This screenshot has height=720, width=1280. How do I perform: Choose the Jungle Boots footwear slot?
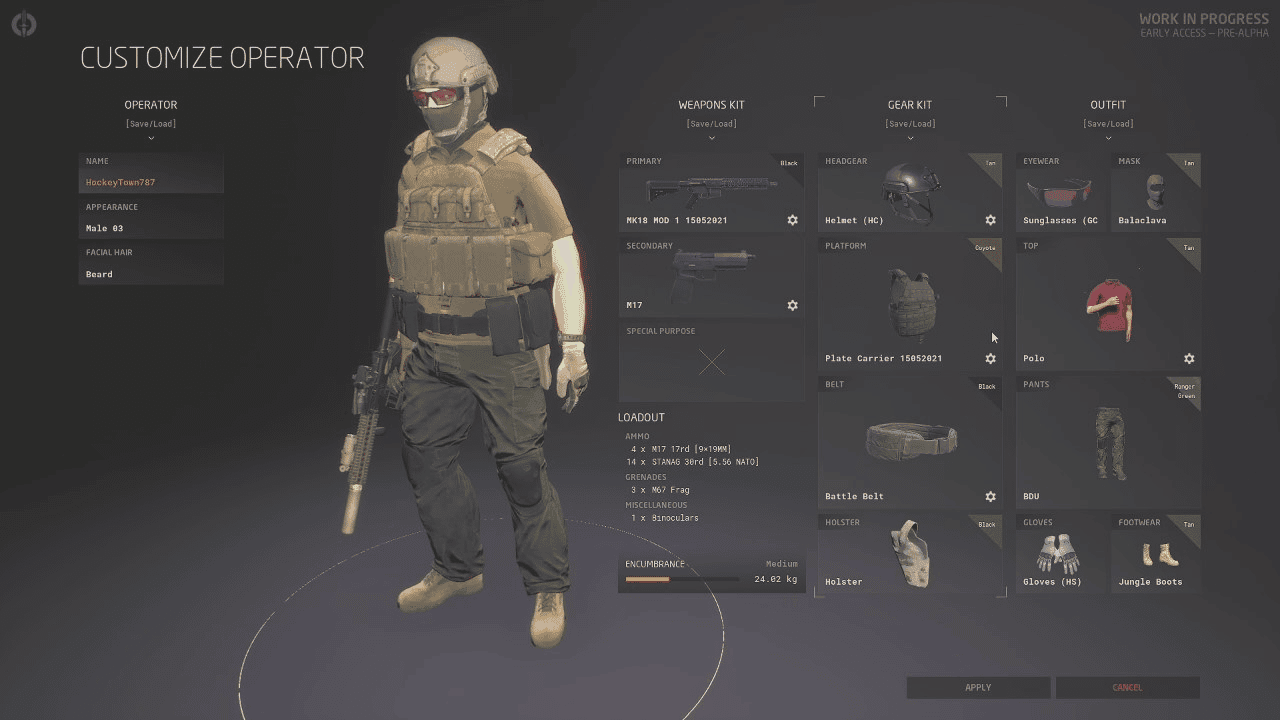[x=1155, y=553]
